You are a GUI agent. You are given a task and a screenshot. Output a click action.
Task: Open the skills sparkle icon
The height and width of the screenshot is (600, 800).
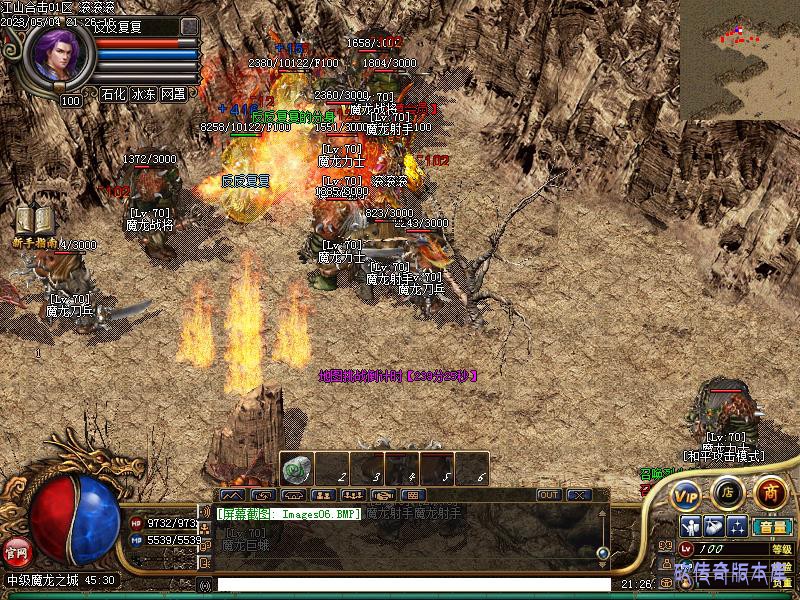(x=737, y=526)
